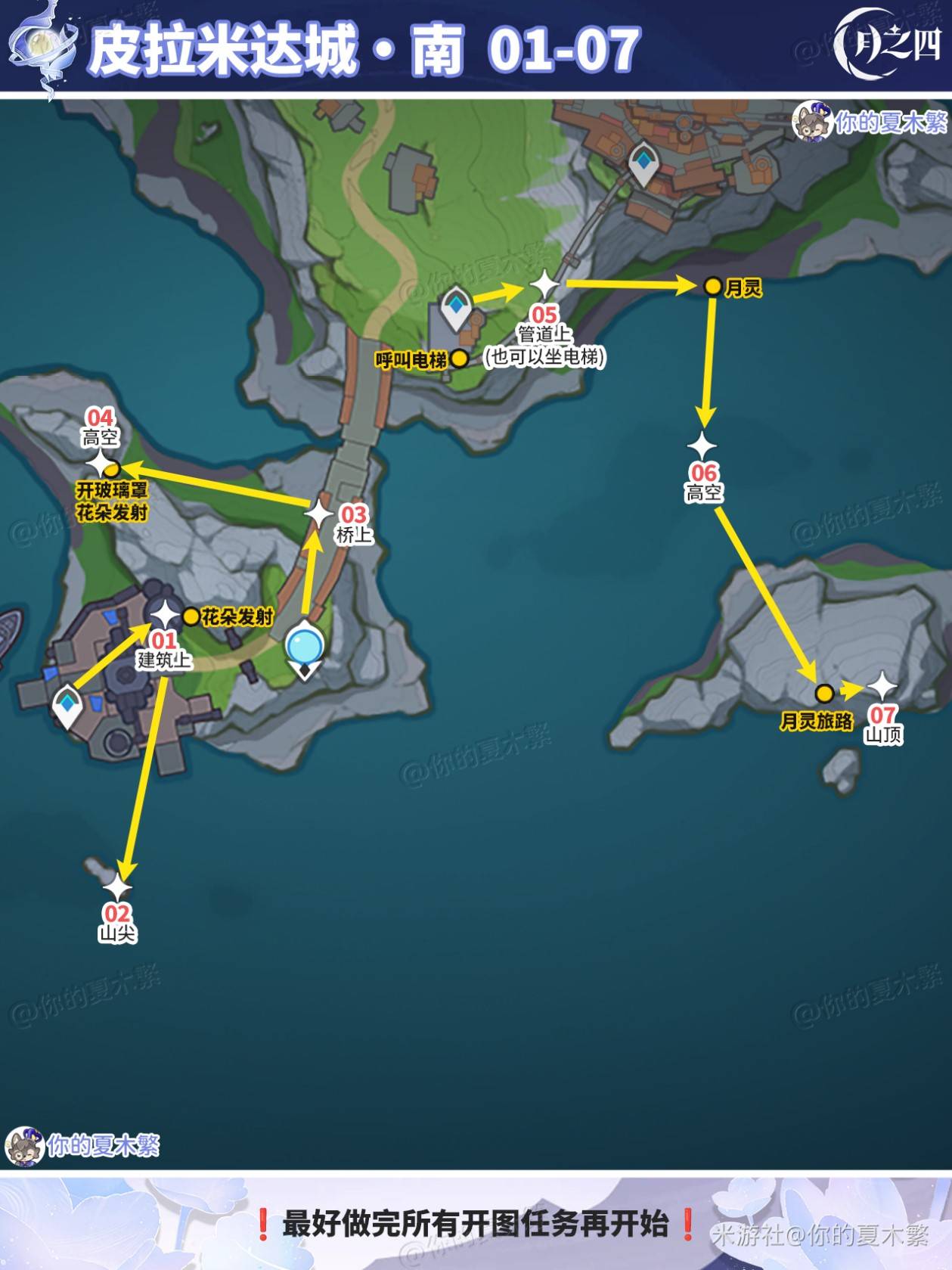Choose the teleport waypoint left of marker 05
The height and width of the screenshot is (1270, 952).
coord(456,308)
